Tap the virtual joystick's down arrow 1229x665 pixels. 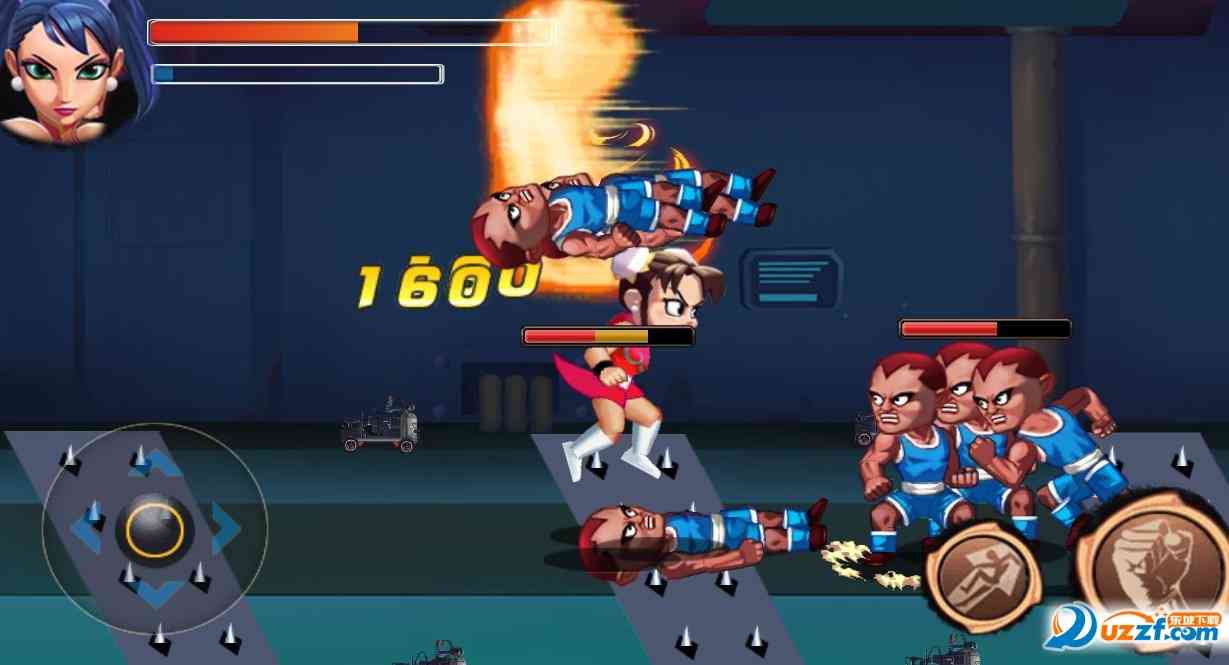click(x=155, y=594)
